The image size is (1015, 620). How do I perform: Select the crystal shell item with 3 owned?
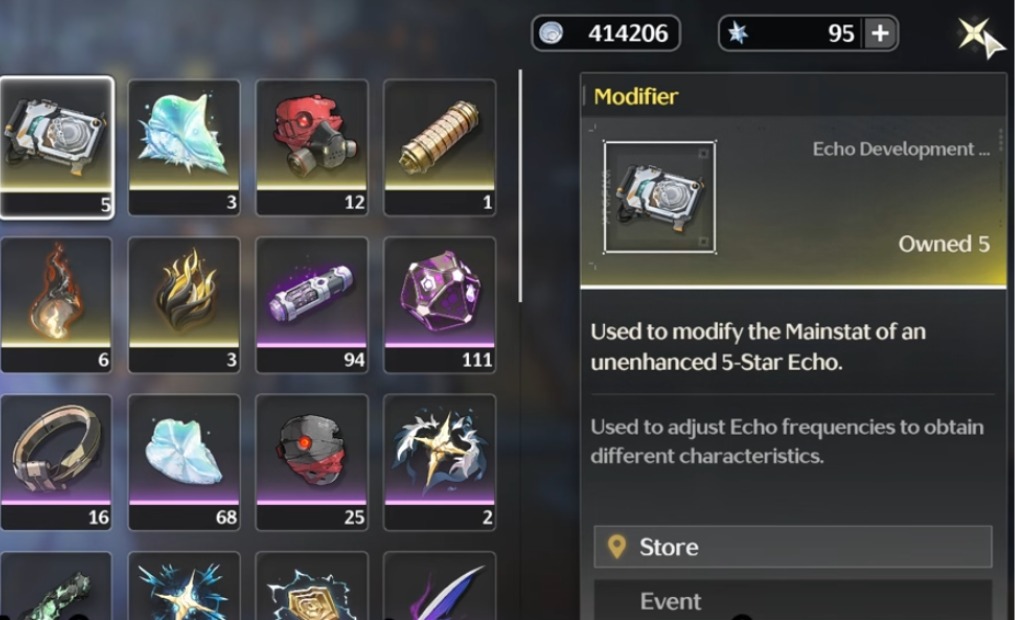[x=184, y=146]
